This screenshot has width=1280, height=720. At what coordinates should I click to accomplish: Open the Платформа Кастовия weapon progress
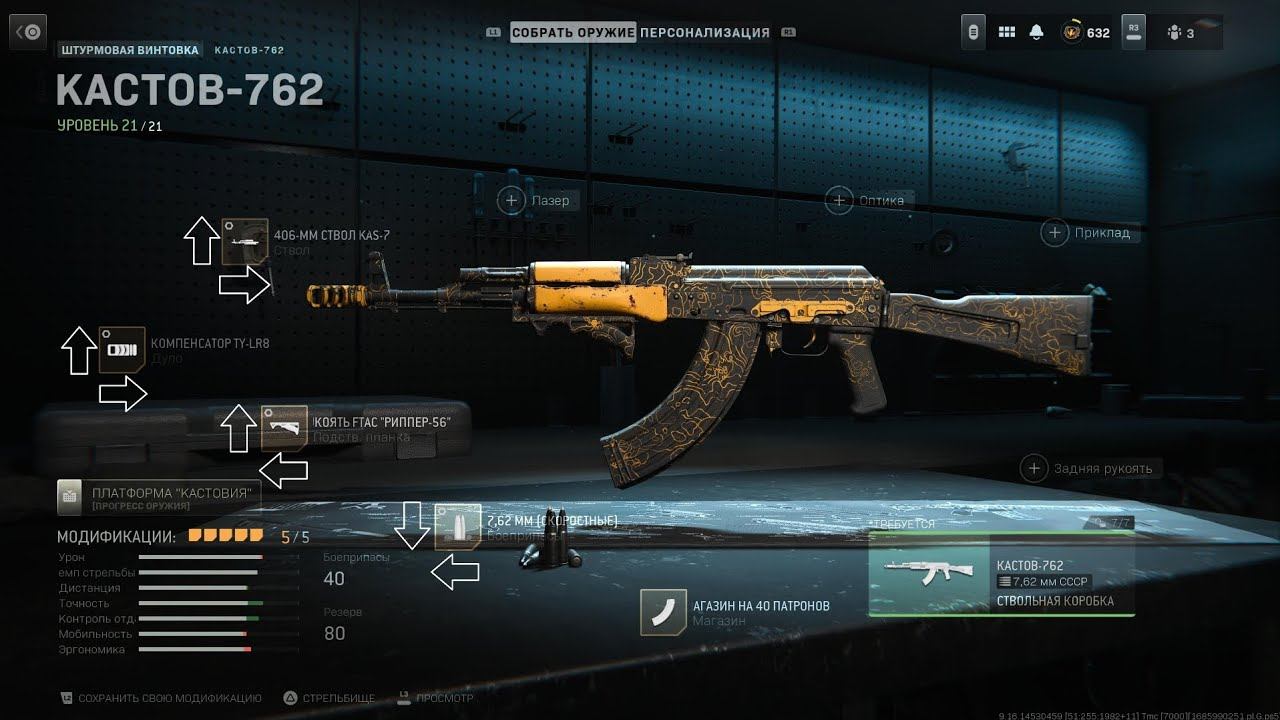click(x=158, y=496)
